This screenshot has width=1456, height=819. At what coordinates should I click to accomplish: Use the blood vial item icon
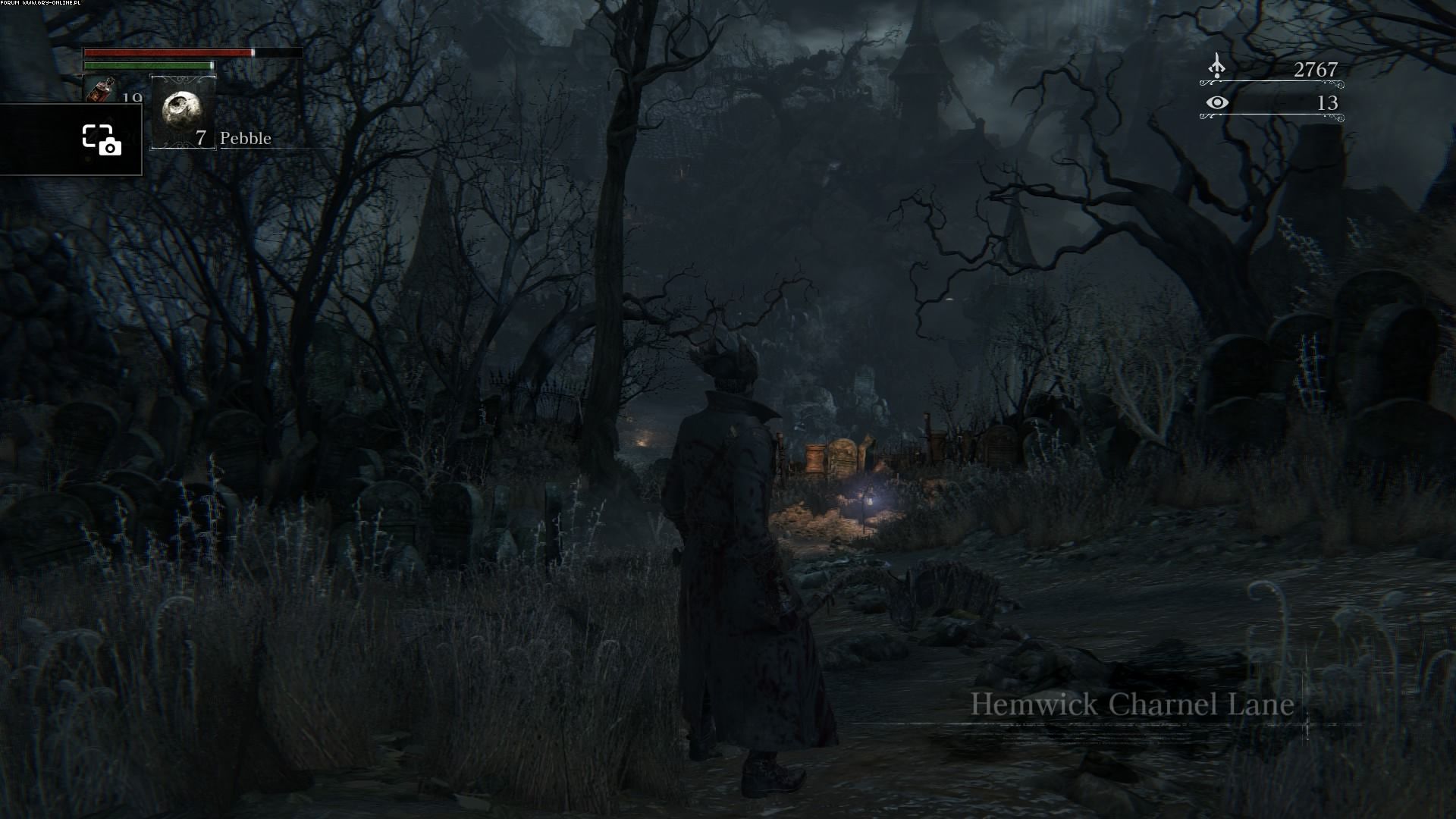click(96, 89)
